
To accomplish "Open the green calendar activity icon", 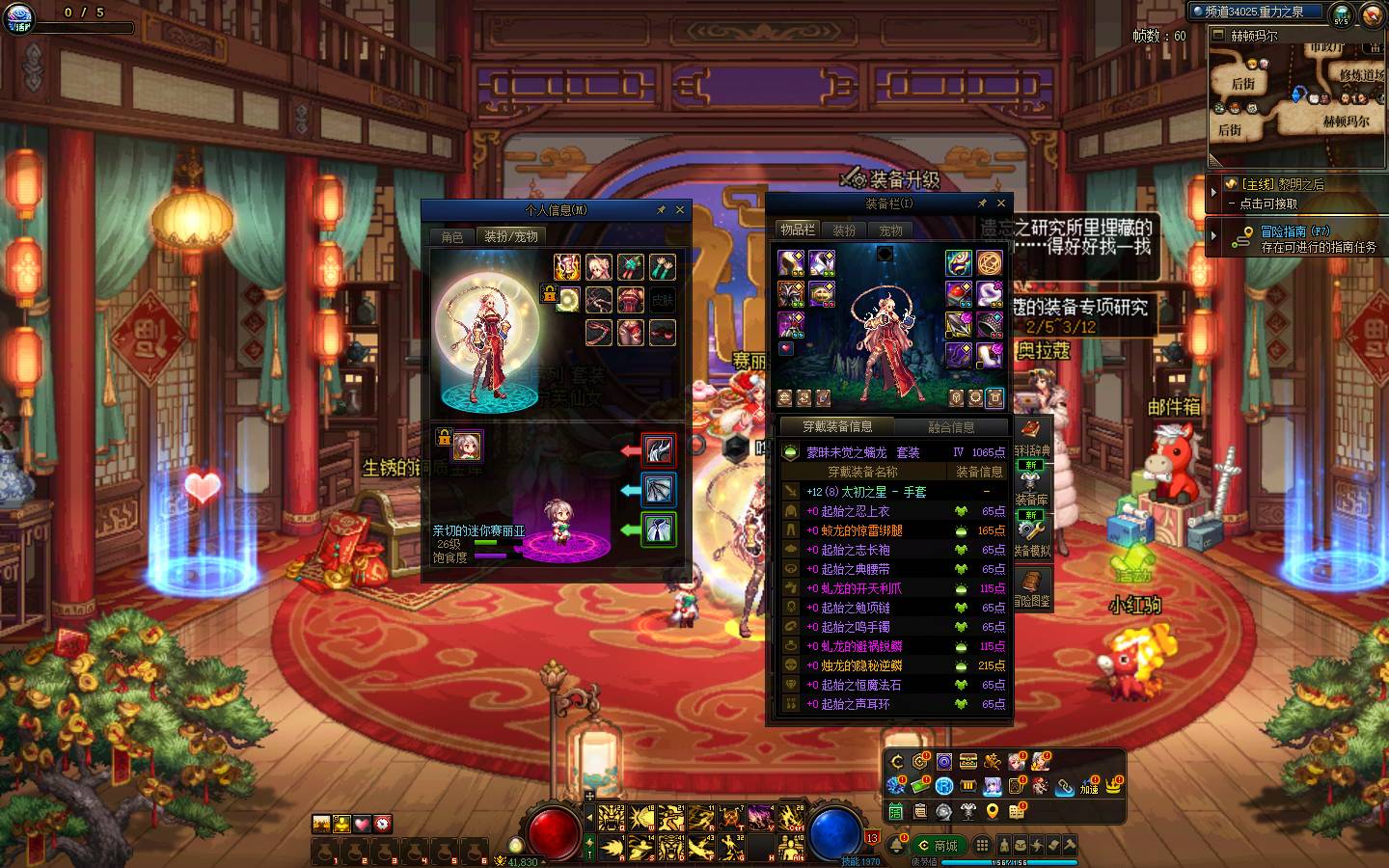I will (896, 811).
